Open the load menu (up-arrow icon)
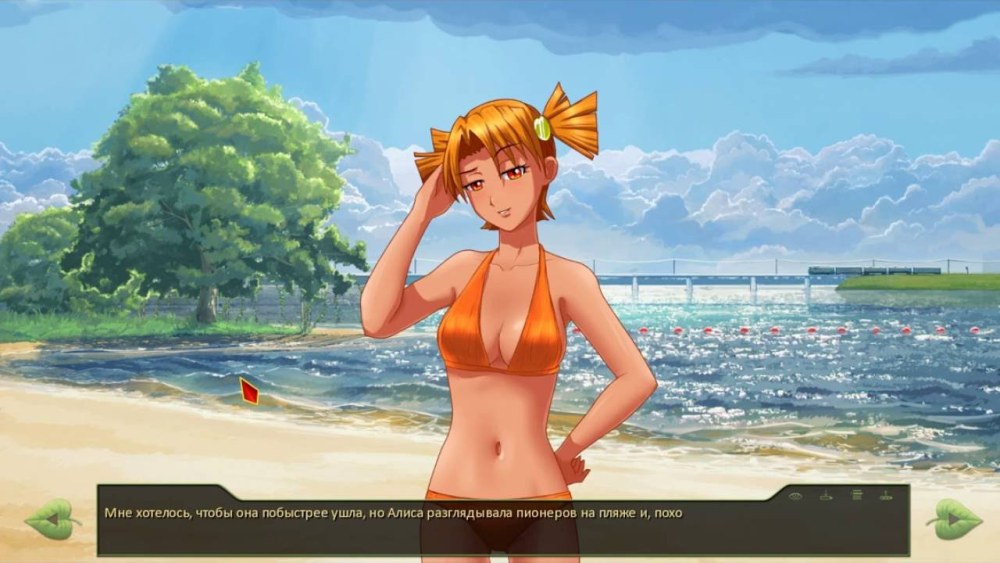 click(886, 495)
